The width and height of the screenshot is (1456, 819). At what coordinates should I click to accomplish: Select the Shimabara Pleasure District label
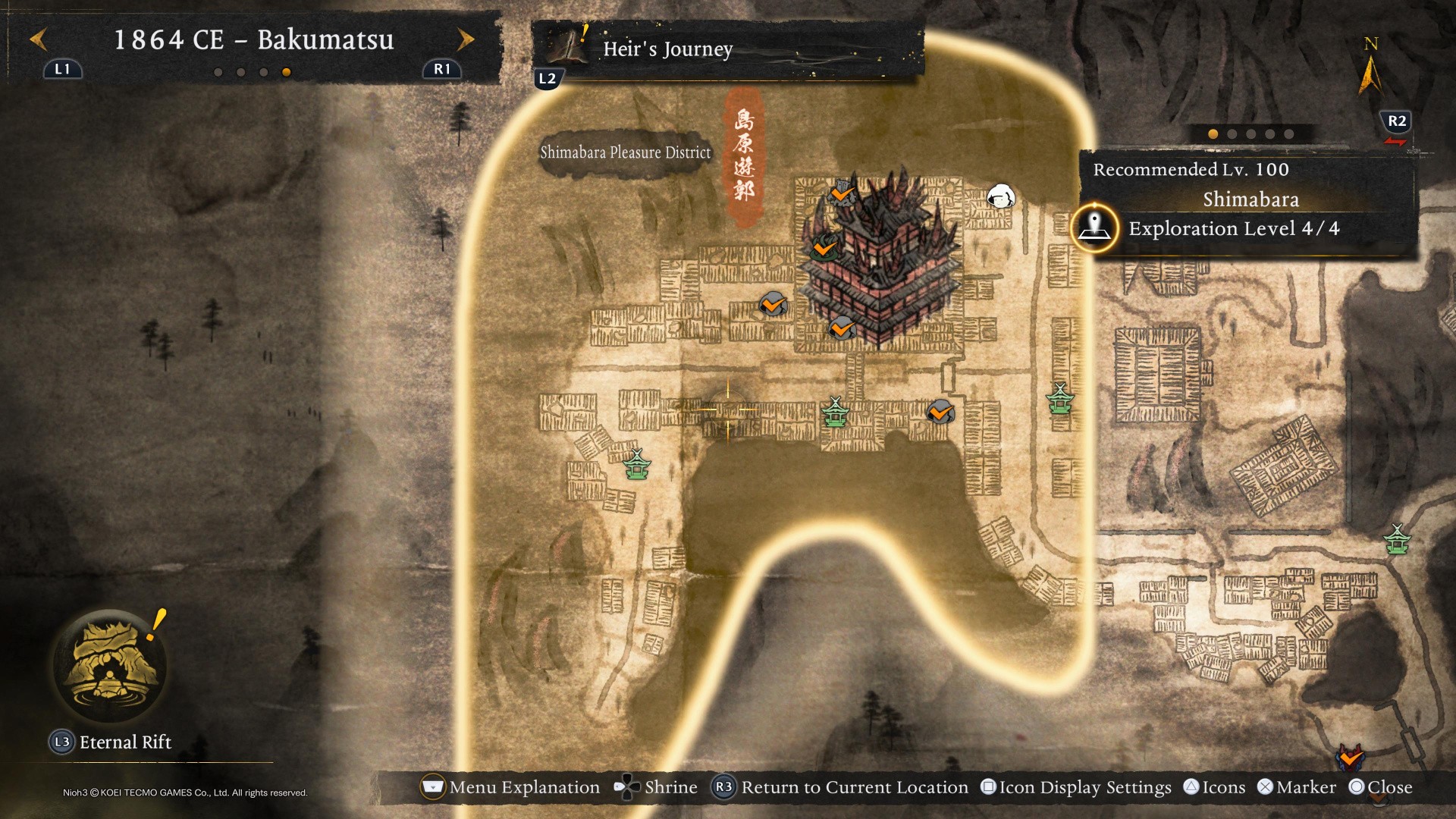625,152
